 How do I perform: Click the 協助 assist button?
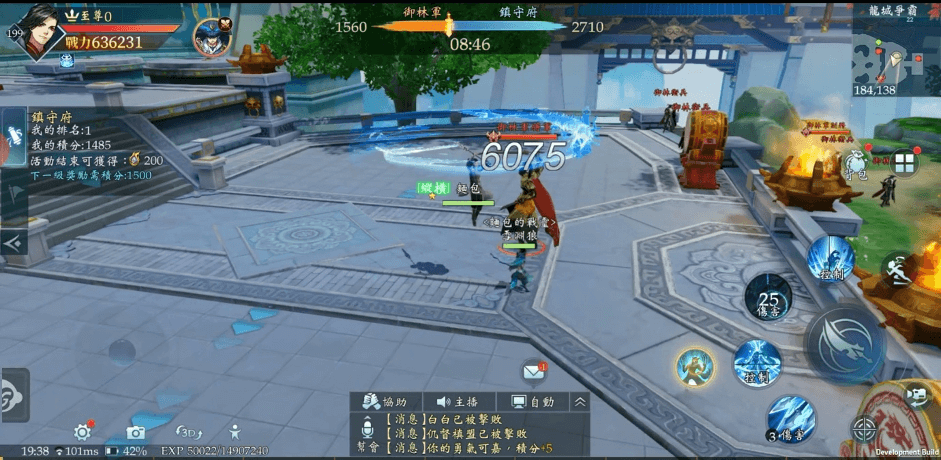(387, 401)
